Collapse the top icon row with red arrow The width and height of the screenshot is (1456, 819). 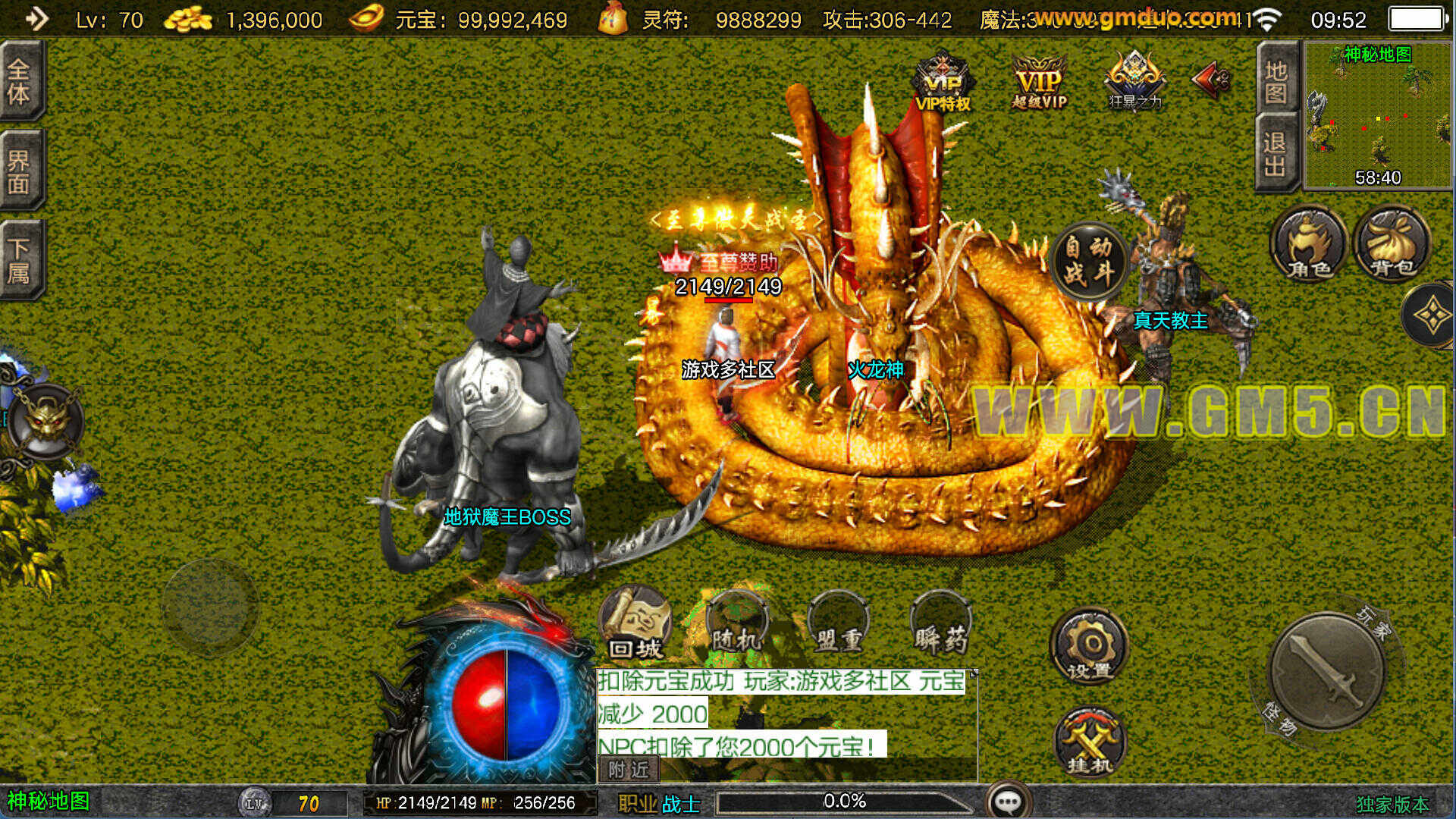(1213, 80)
